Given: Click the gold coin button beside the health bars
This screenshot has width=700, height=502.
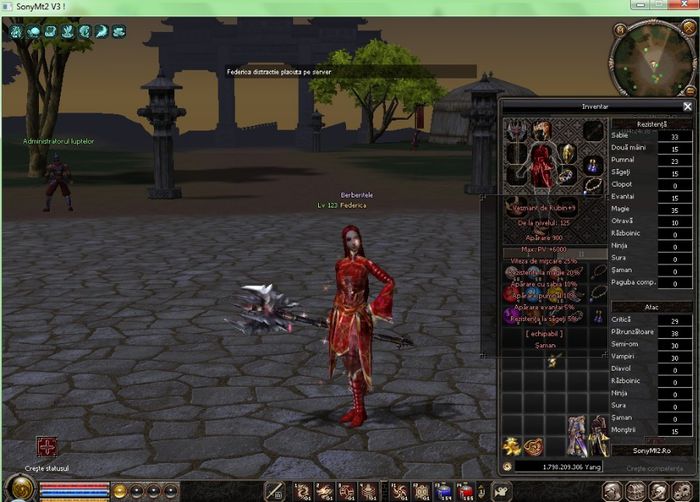Looking at the screenshot, I should [120, 491].
